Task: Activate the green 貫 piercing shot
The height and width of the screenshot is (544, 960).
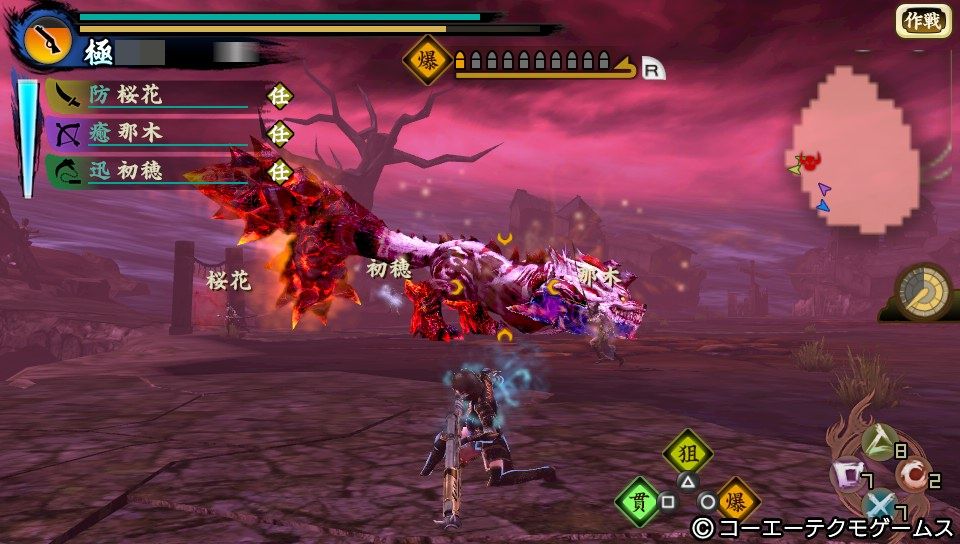Action: point(639,500)
